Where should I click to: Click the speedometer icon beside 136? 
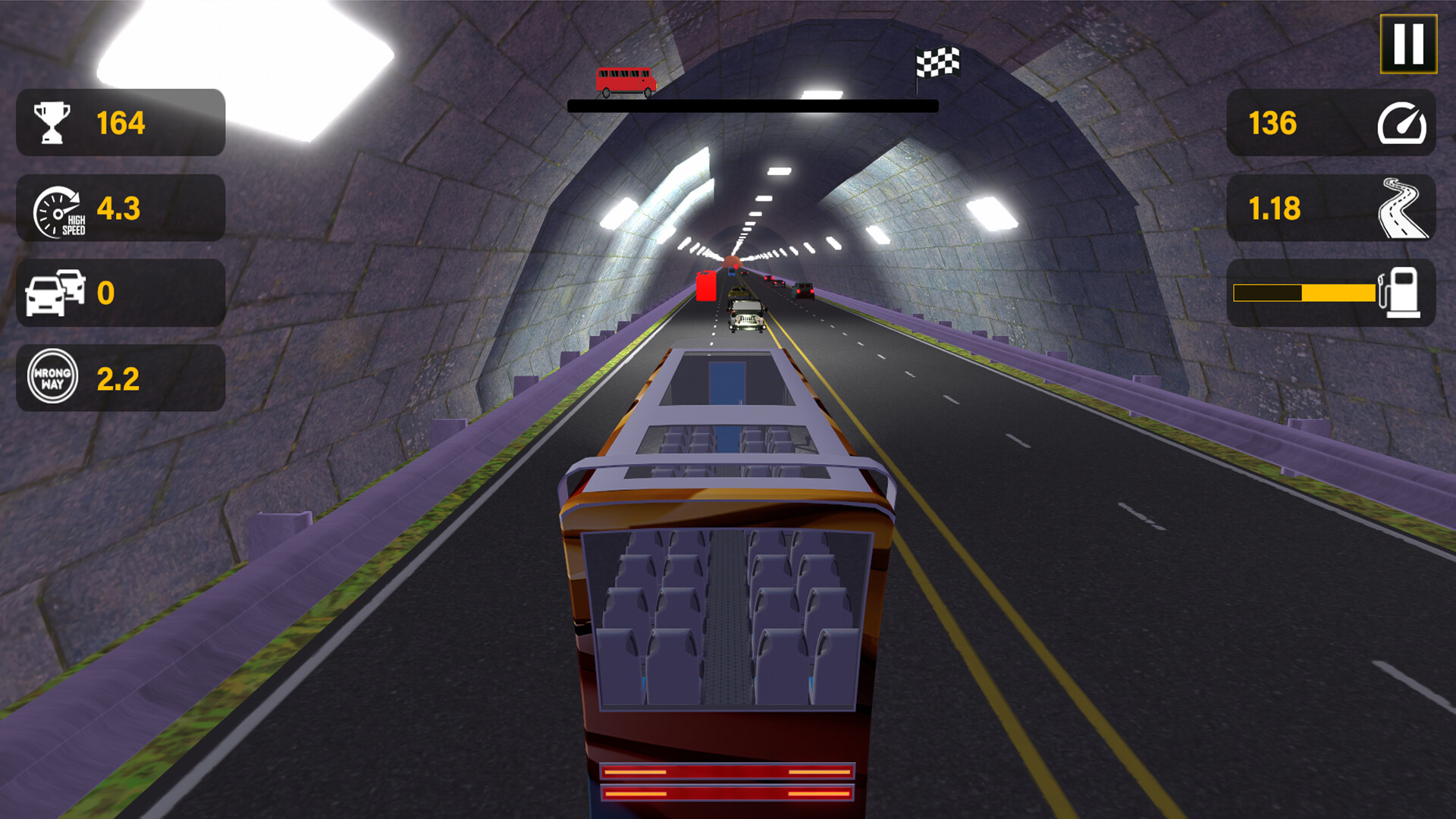coord(1404,124)
